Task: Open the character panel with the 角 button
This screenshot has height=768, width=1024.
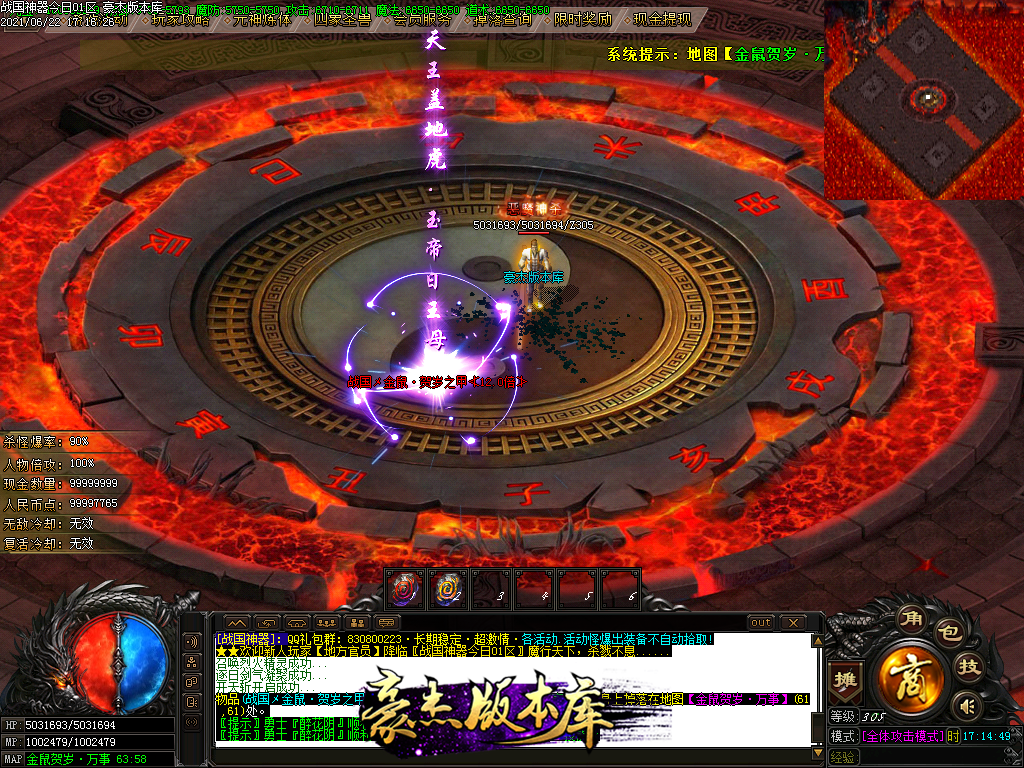Action: (911, 618)
